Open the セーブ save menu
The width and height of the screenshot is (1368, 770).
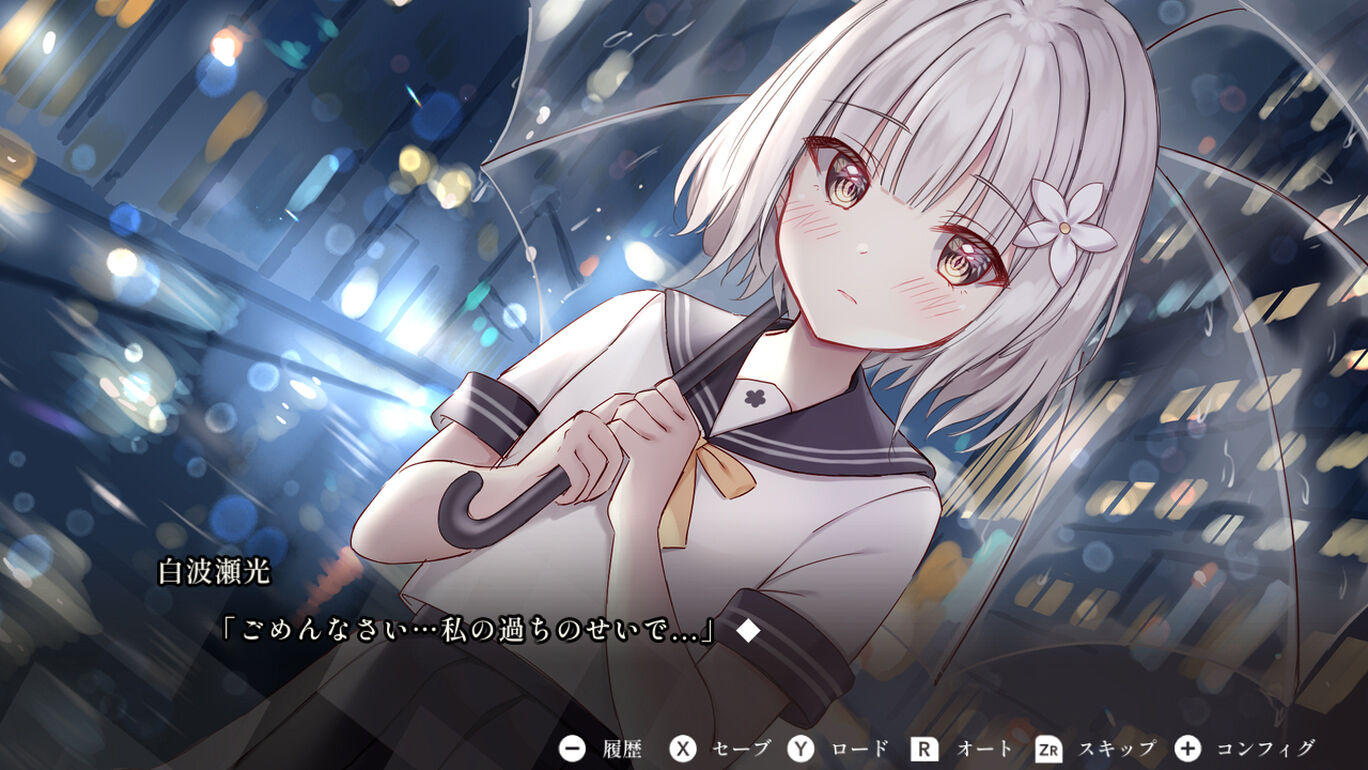coord(720,748)
